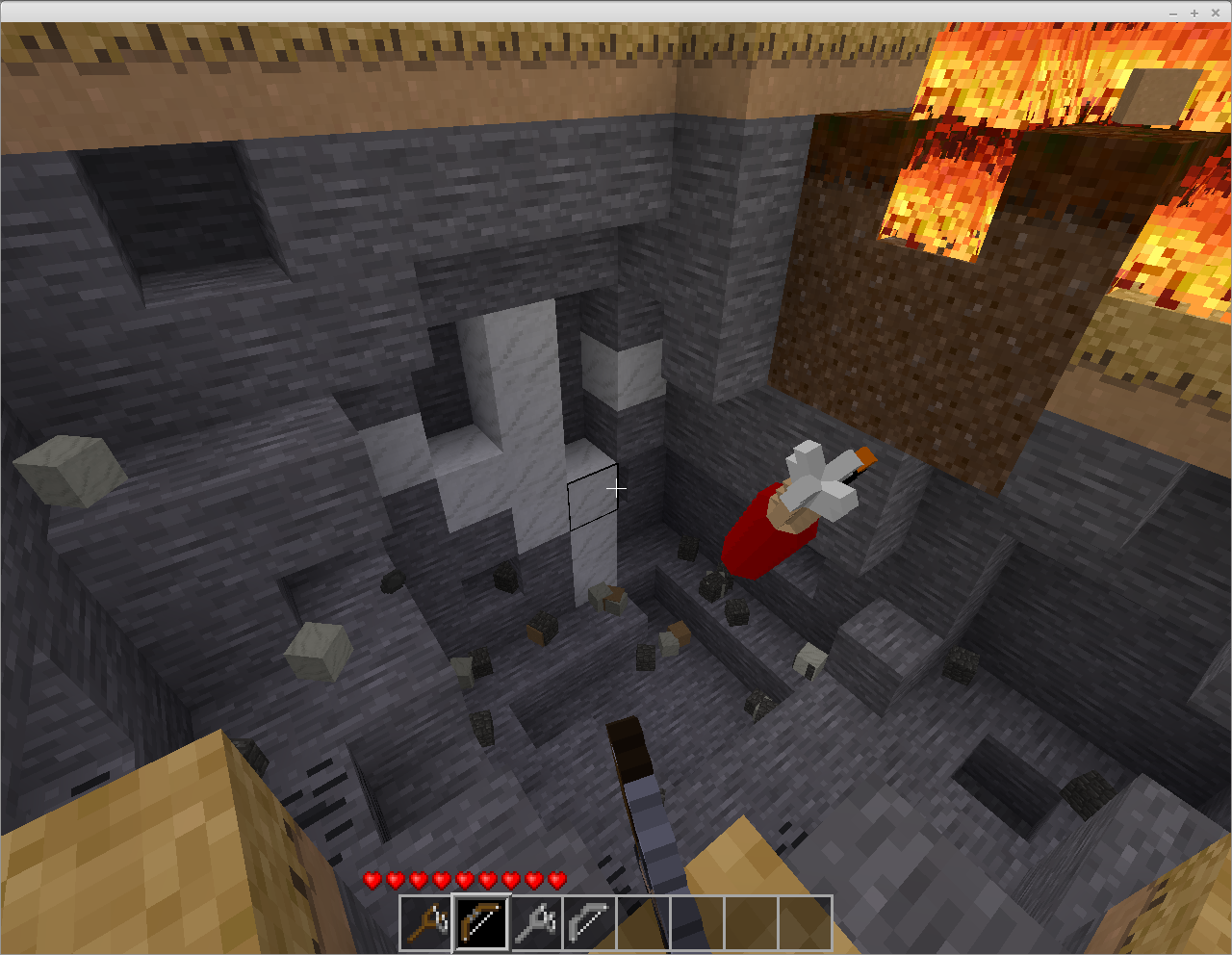The width and height of the screenshot is (1232, 955).
Task: Select the gray slingshot-shaped weapon slot
Action: click(x=535, y=923)
